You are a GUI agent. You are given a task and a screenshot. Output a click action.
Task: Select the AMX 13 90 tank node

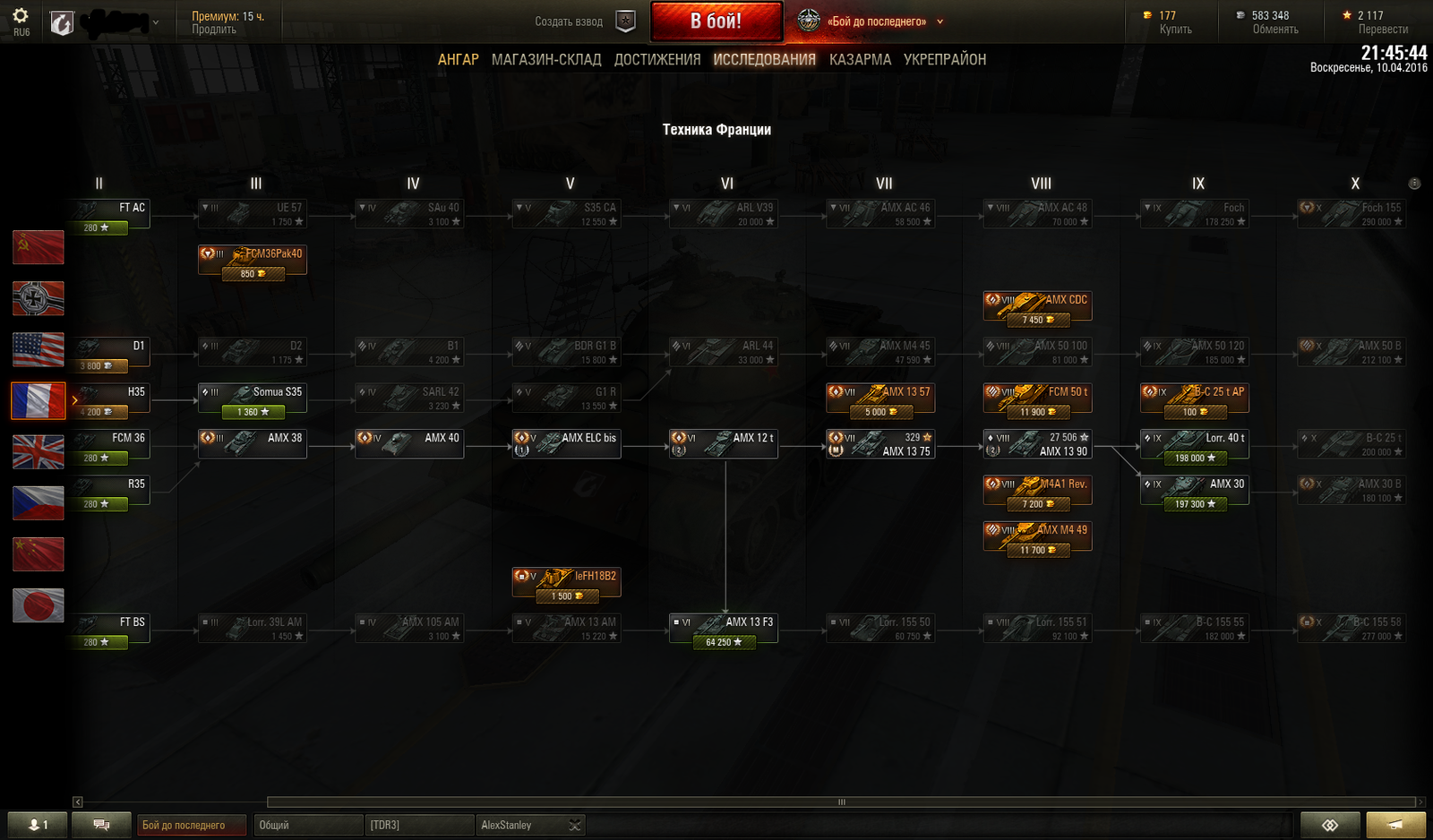[1037, 444]
